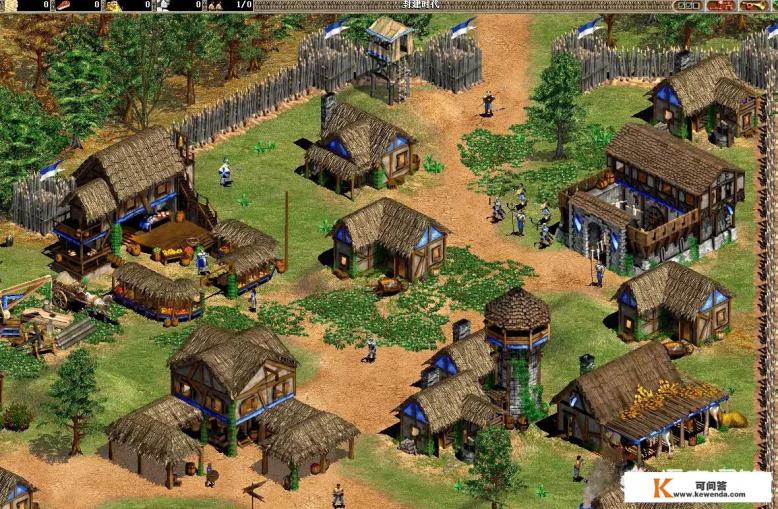Open the red figures diplomacy button
The height and width of the screenshot is (509, 778).
tap(720, 5)
